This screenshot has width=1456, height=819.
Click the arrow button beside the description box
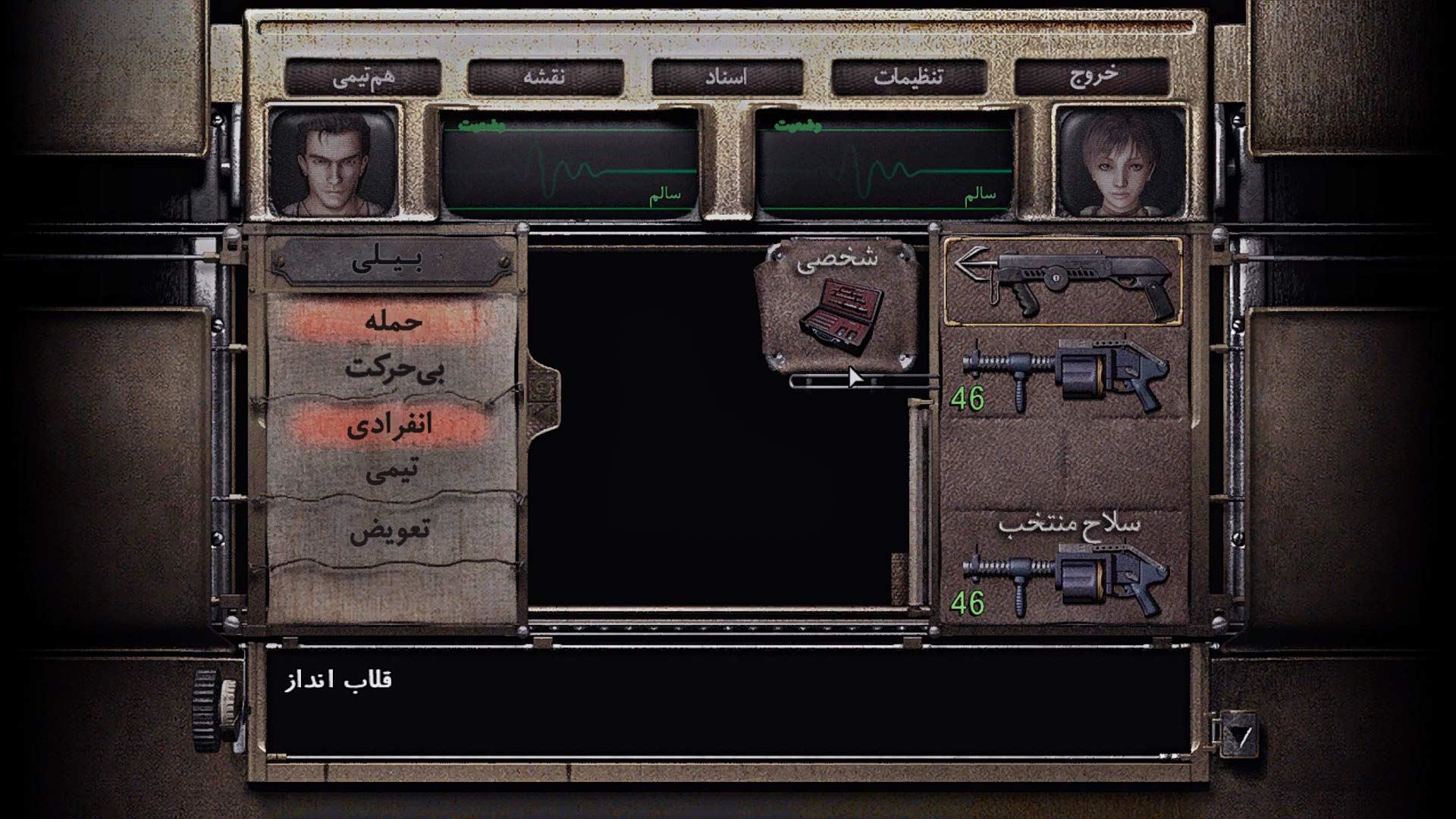[1239, 735]
